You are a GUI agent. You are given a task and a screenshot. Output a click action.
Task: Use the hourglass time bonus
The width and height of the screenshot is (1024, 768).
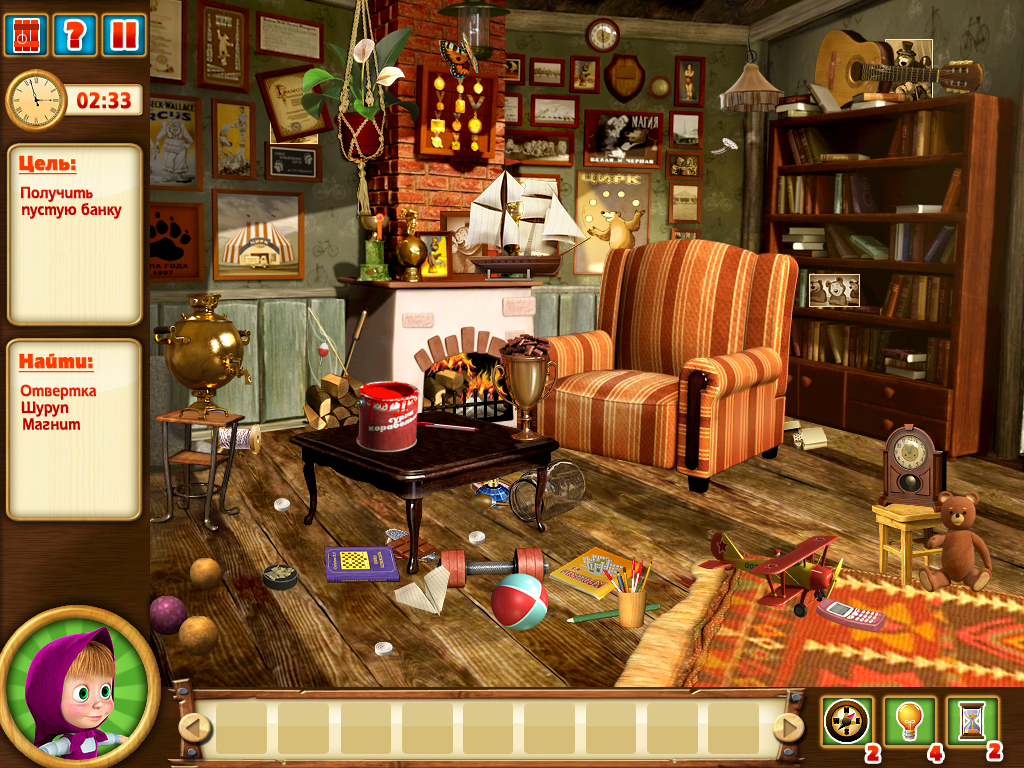tap(972, 721)
